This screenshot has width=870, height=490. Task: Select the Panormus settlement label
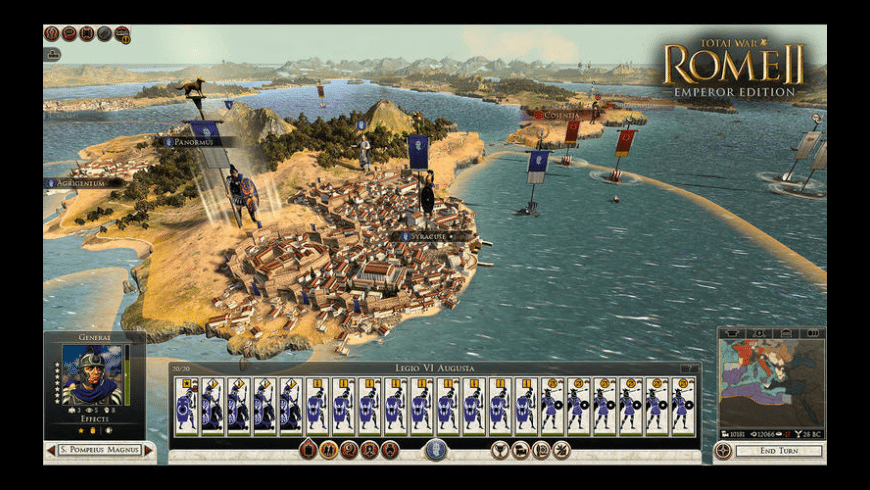pyautogui.click(x=197, y=142)
